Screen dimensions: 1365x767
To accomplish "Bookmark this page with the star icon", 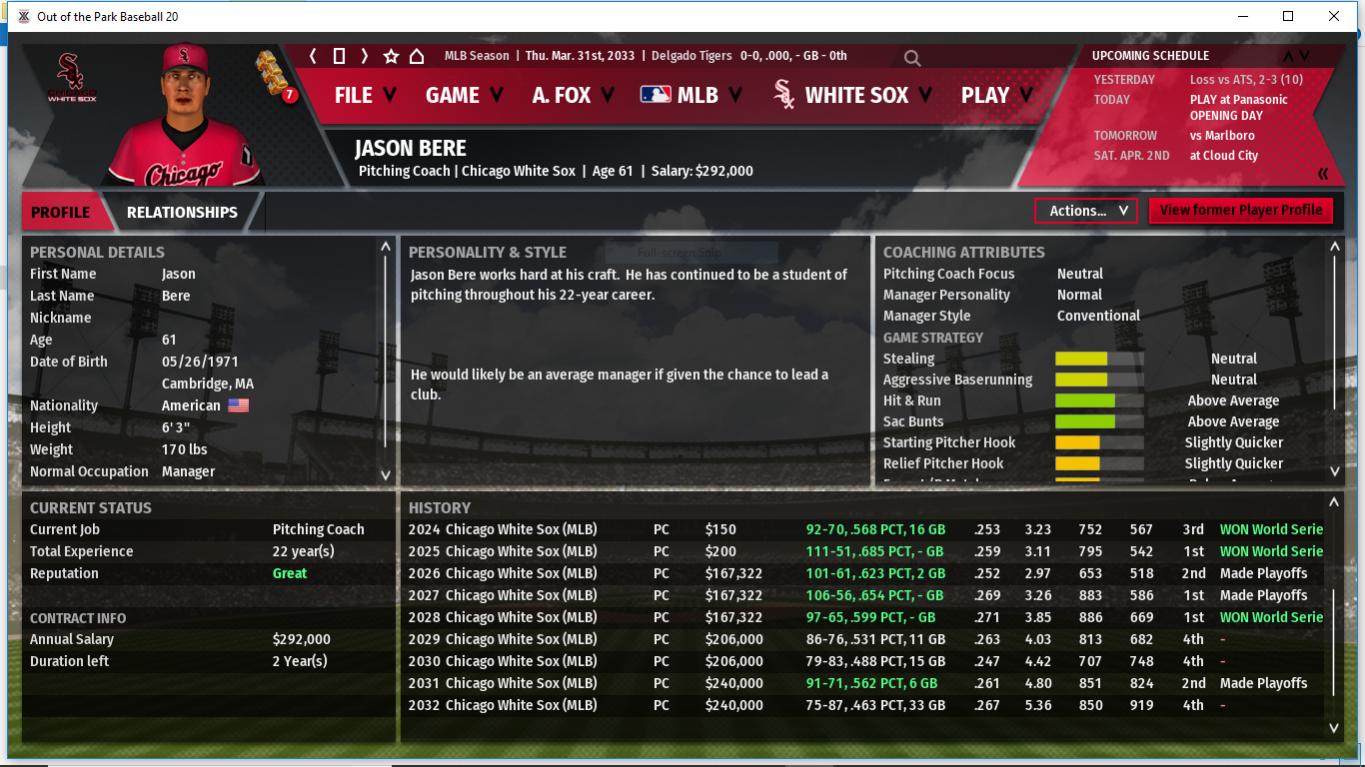I will tap(391, 56).
